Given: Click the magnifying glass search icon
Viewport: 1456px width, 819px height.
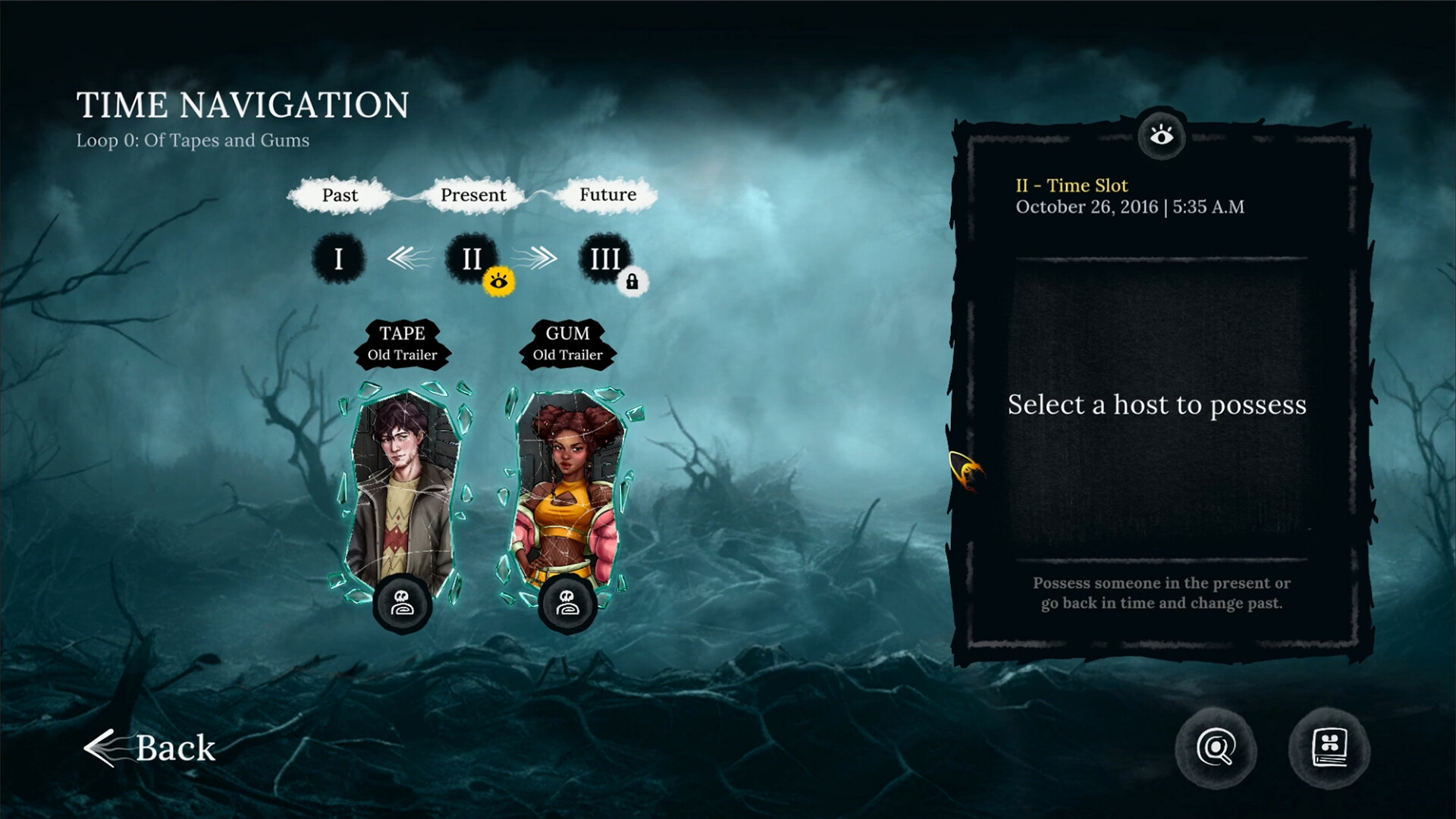Looking at the screenshot, I should pos(1217,749).
